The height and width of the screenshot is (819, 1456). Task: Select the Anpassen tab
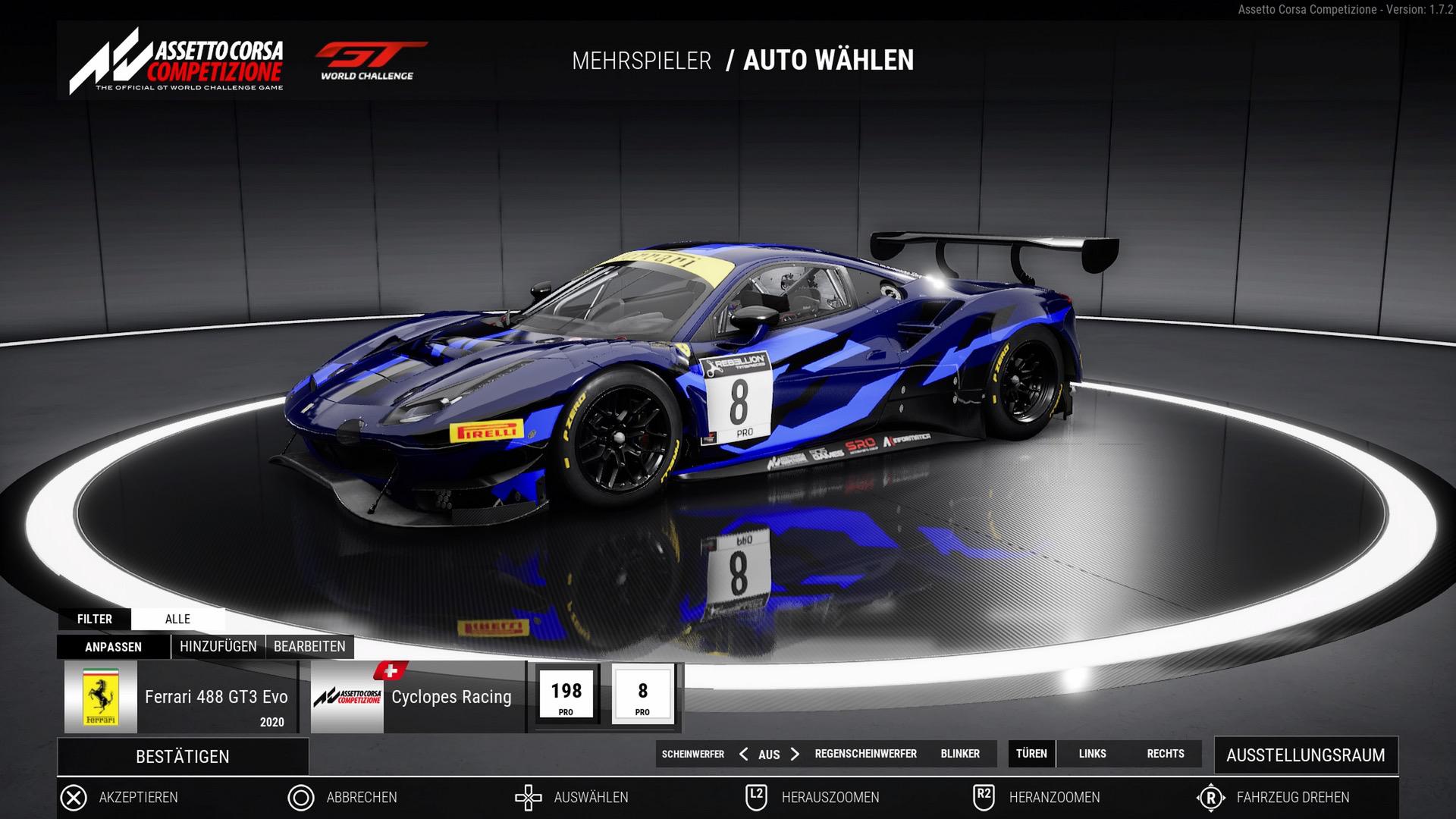click(113, 647)
